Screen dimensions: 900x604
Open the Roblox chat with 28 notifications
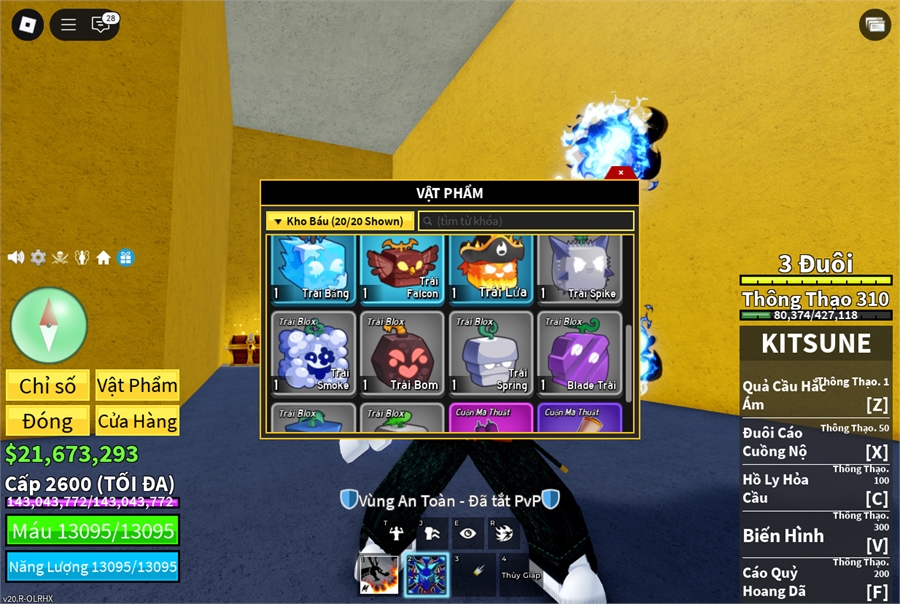coord(102,25)
